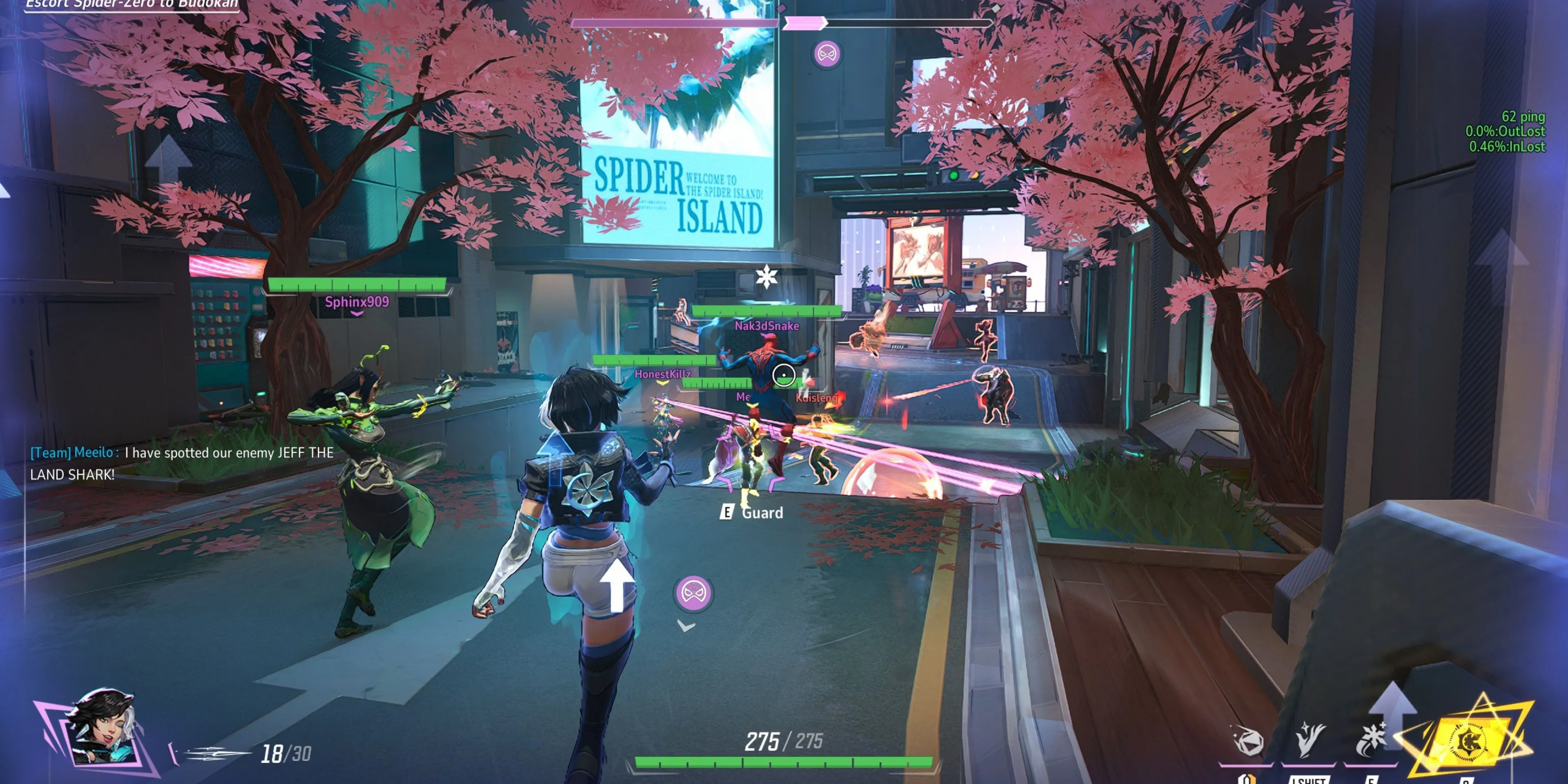Image resolution: width=1568 pixels, height=784 pixels.
Task: Activate the glowing yellow ultimate ability
Action: pos(1467,742)
